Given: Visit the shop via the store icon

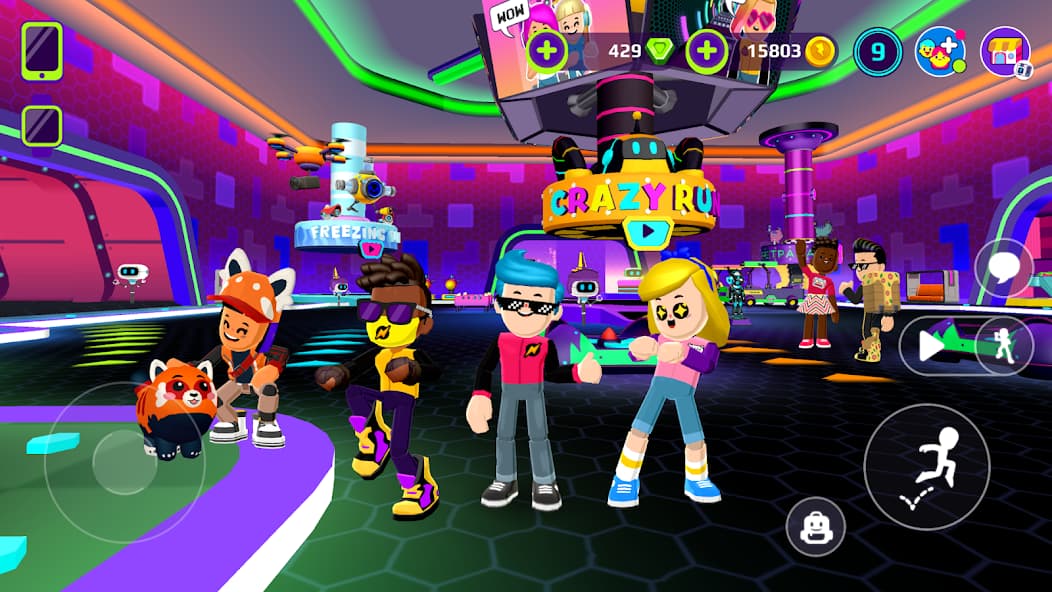Looking at the screenshot, I should coord(1004,52).
